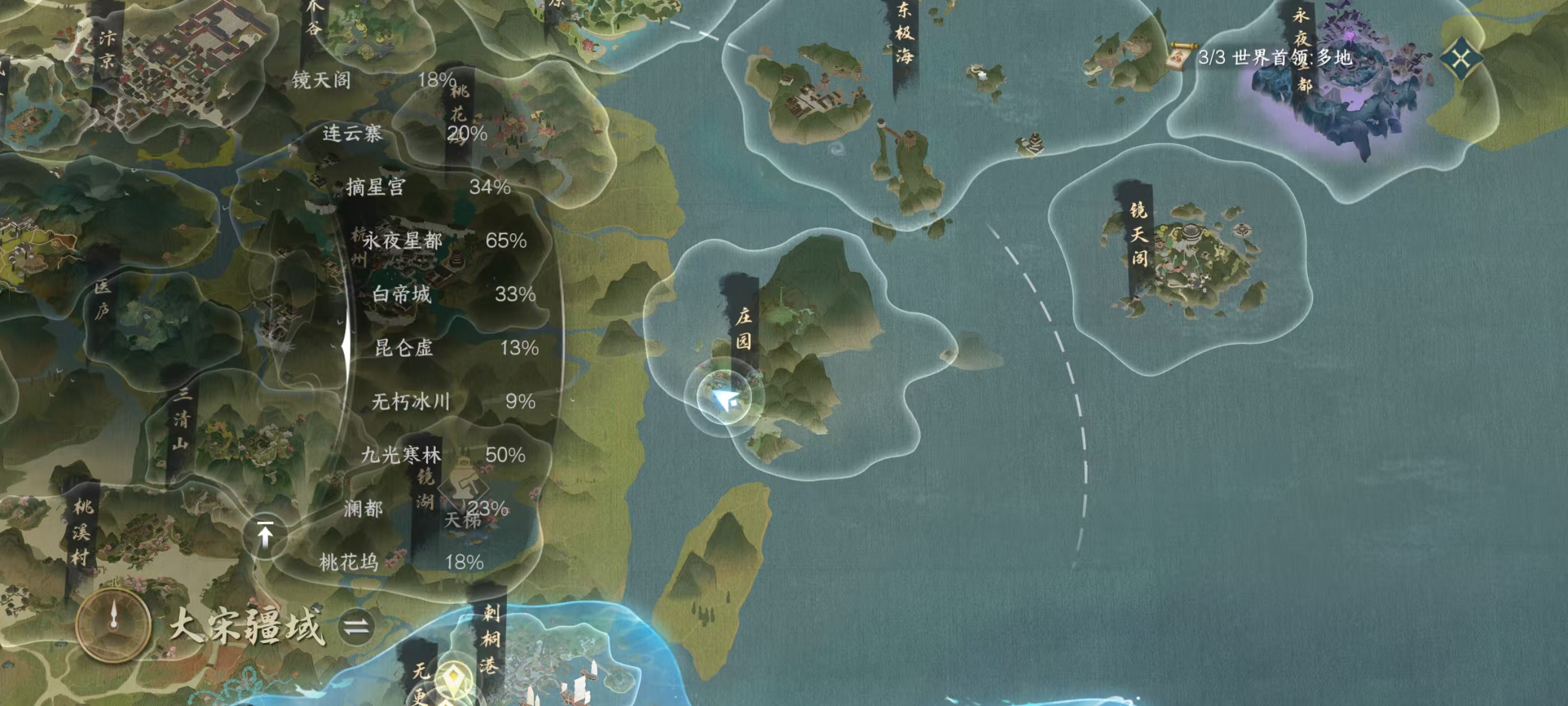Select 镜天阁 18% in the region list
This screenshot has width=1568, height=706.
click(x=372, y=80)
